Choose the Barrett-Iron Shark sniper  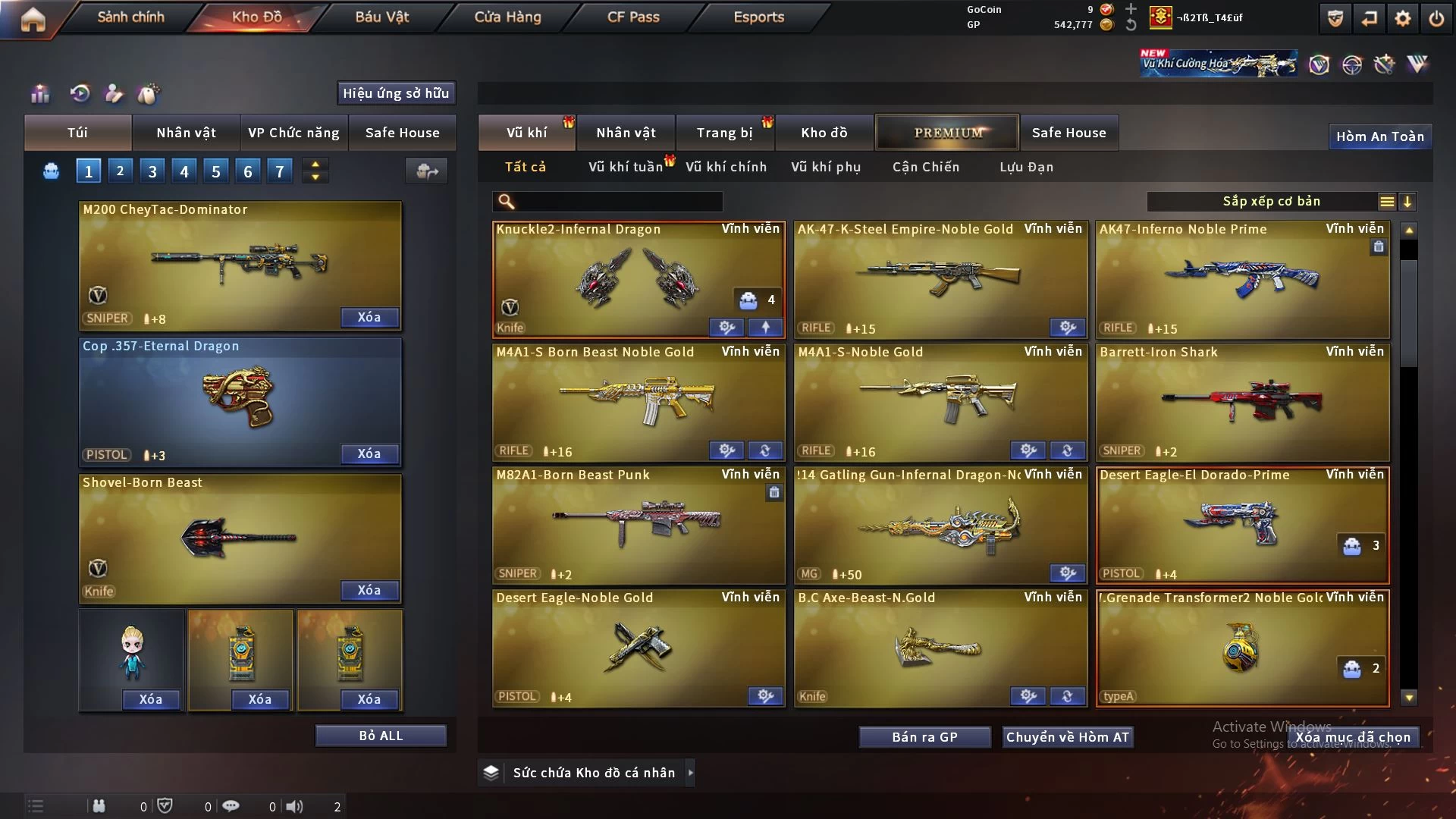coord(1242,402)
